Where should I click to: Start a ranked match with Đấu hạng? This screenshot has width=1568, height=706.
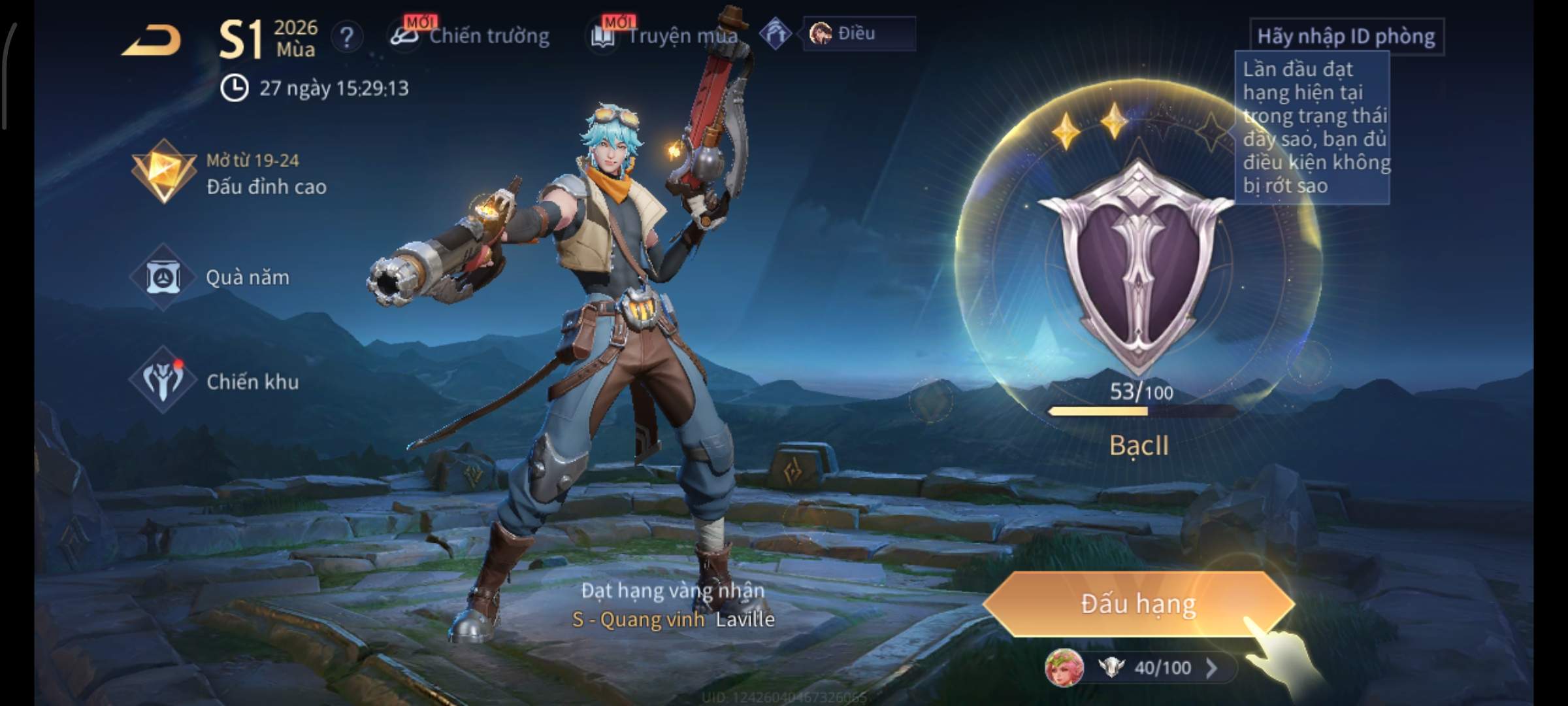pyautogui.click(x=1138, y=604)
